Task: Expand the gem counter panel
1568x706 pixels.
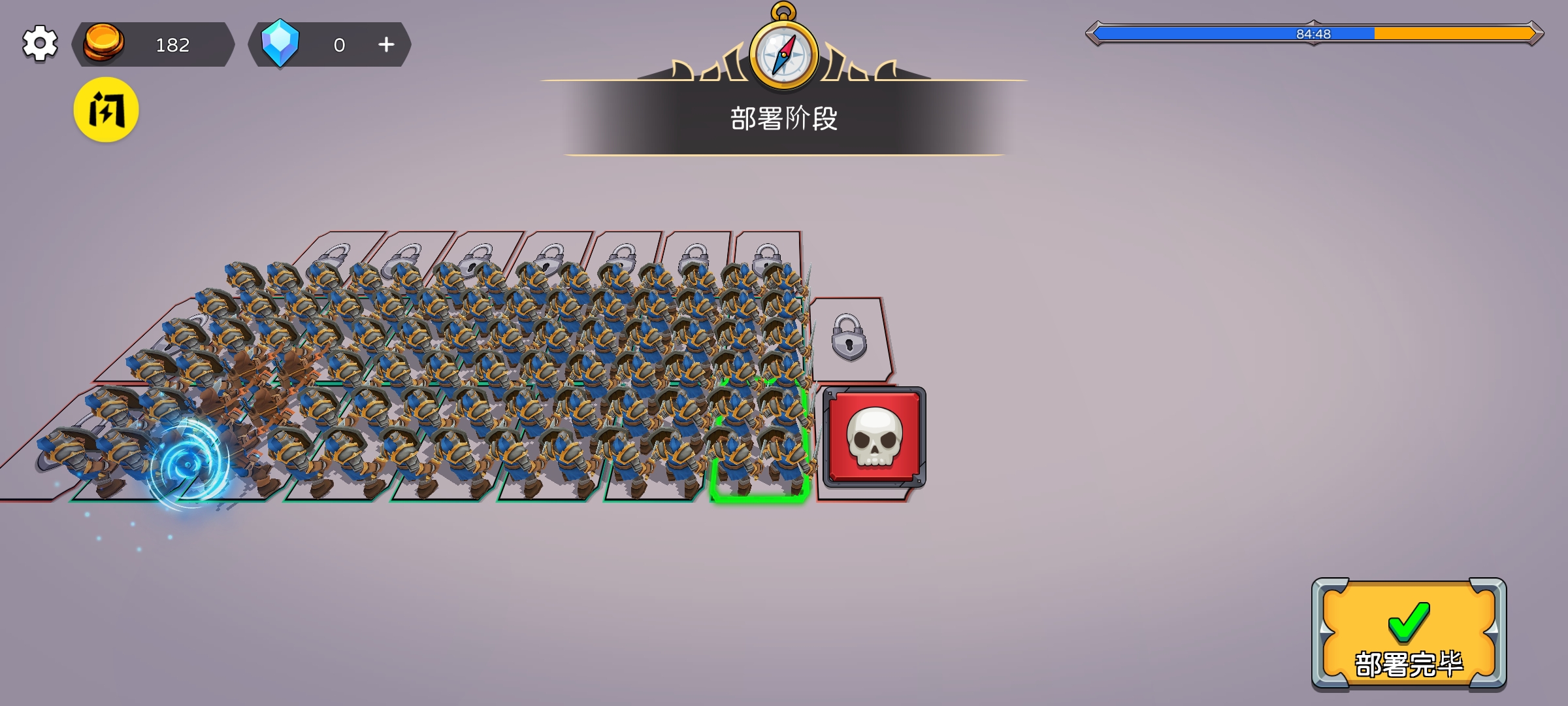Action: [330, 44]
